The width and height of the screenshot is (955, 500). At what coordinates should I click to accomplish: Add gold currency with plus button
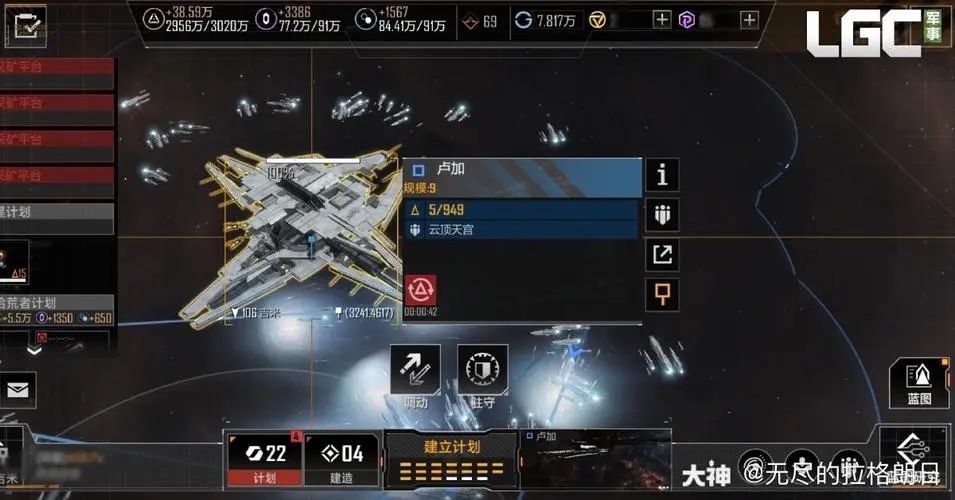tap(661, 19)
